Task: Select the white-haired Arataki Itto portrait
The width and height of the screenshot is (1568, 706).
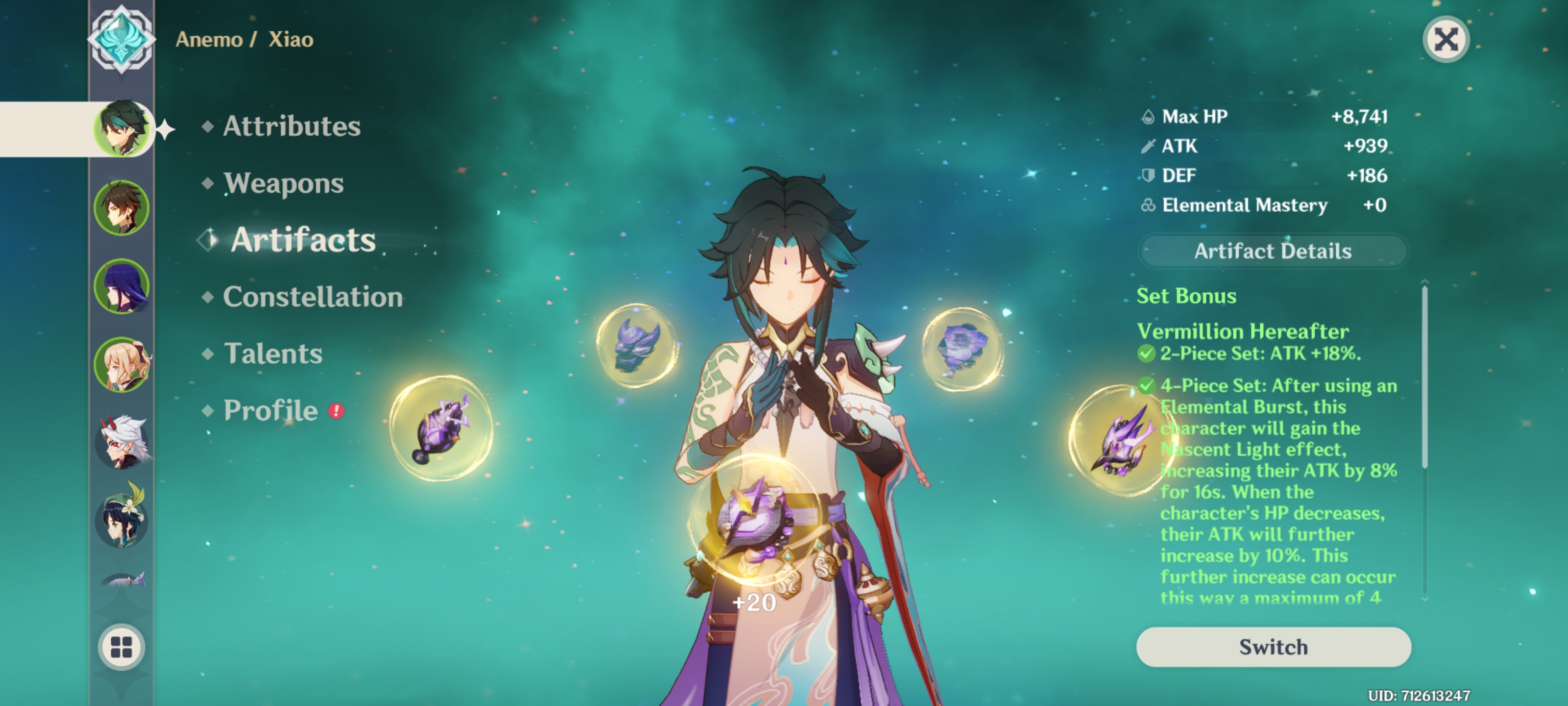Action: tap(122, 442)
